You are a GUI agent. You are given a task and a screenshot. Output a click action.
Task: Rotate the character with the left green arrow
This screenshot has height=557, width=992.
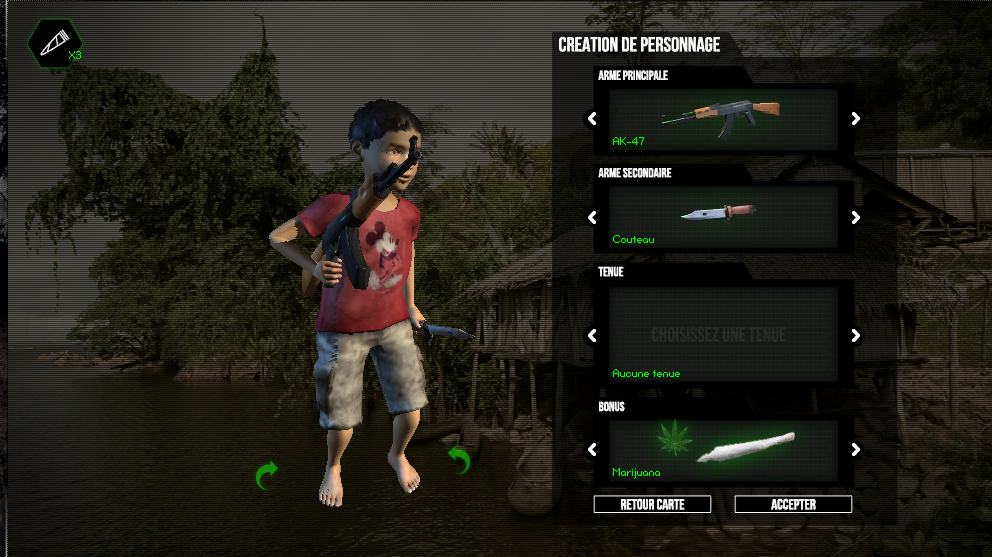point(266,475)
